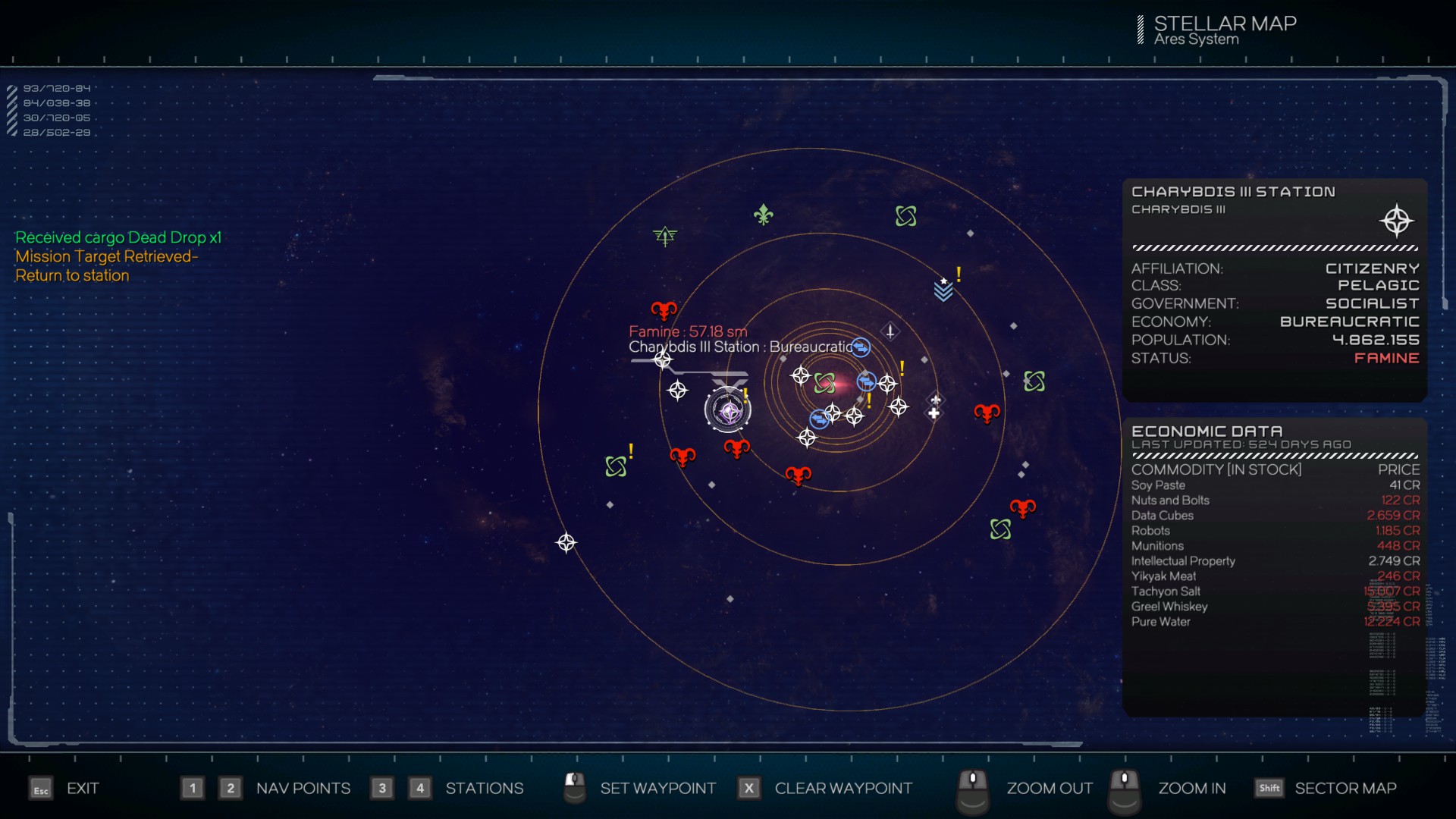Select the highlighted purple station marker
Screen dimensions: 1456x819
tap(729, 411)
